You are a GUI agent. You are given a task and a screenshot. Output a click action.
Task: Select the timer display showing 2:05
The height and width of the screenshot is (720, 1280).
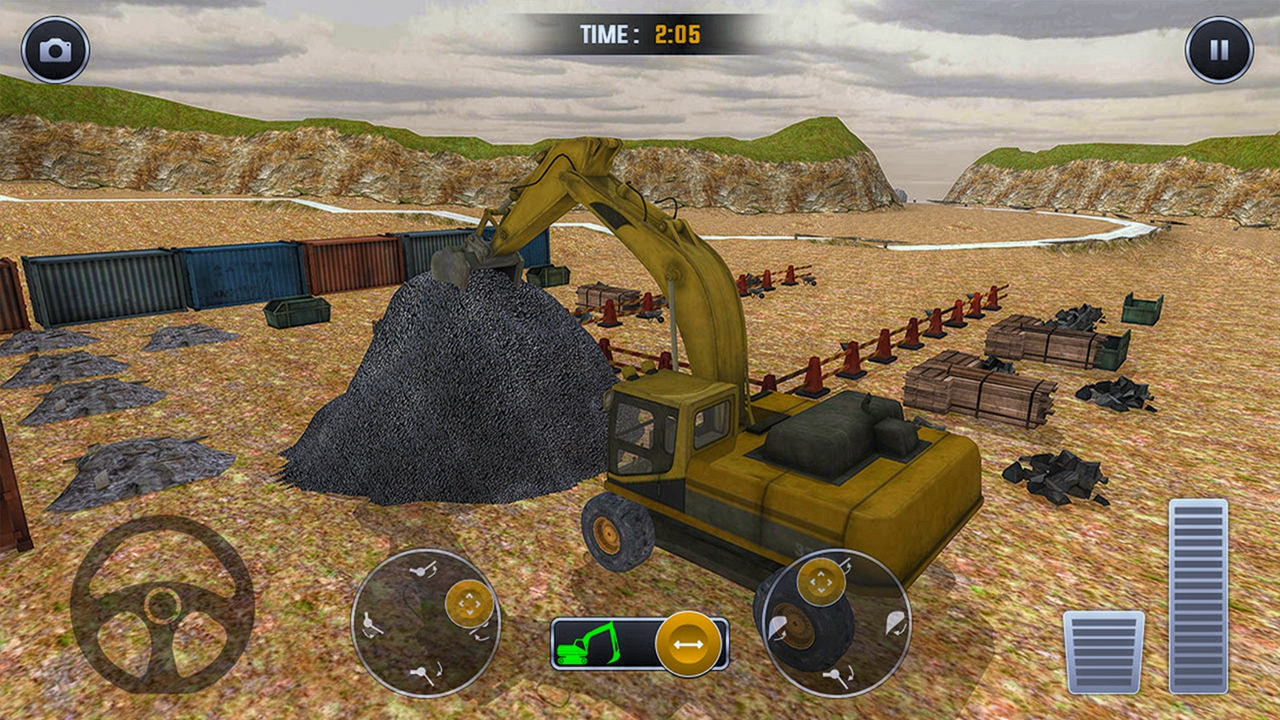(x=640, y=31)
